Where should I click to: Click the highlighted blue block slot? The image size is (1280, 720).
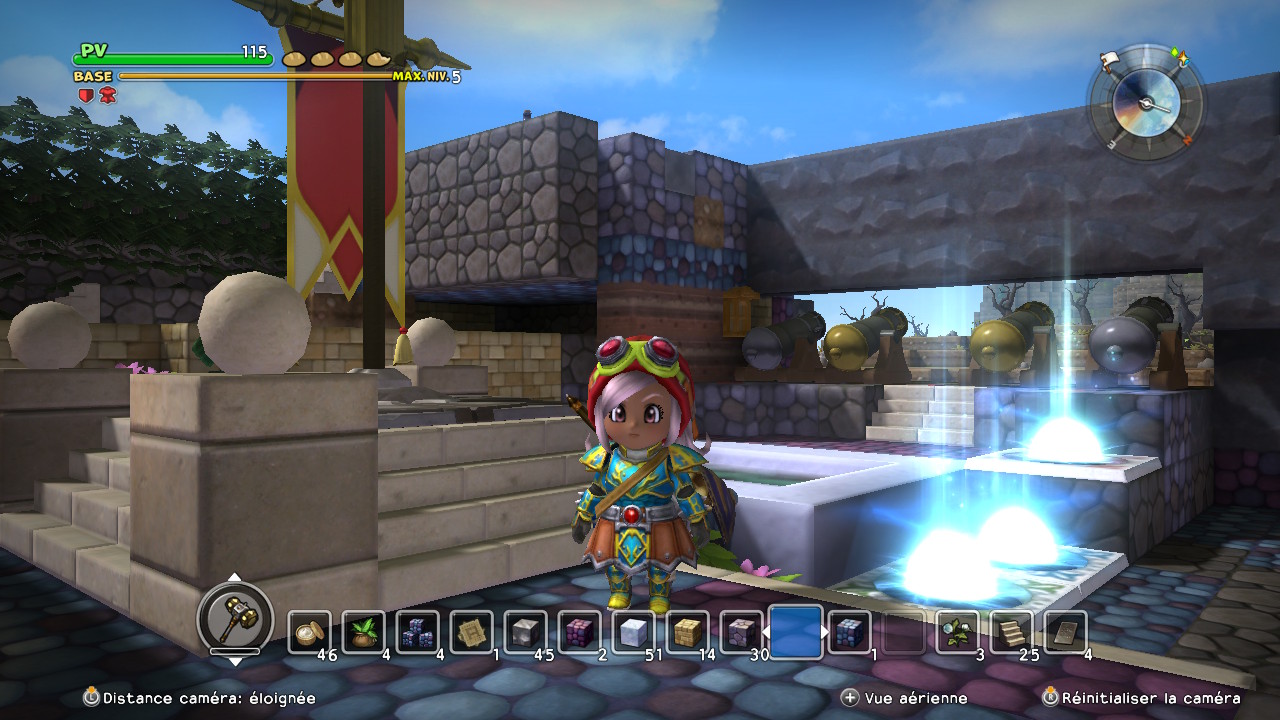click(x=796, y=632)
